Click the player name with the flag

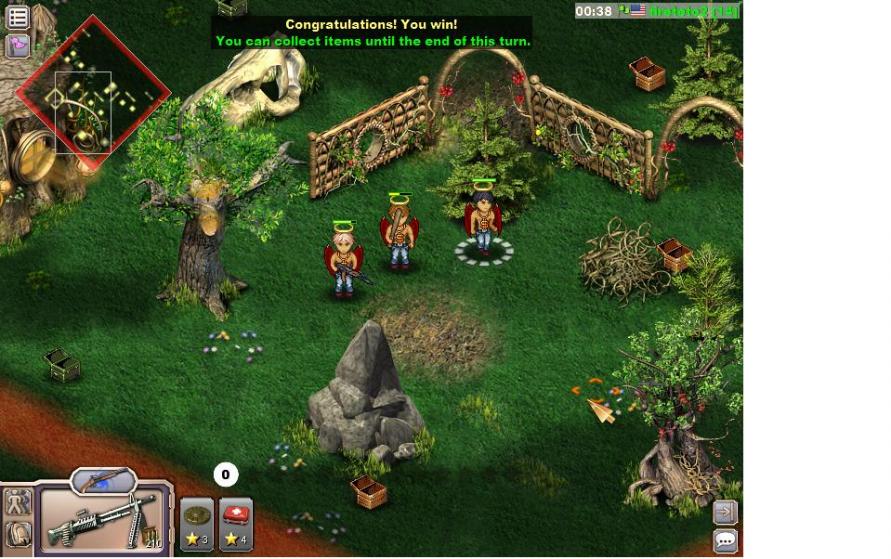[692, 11]
